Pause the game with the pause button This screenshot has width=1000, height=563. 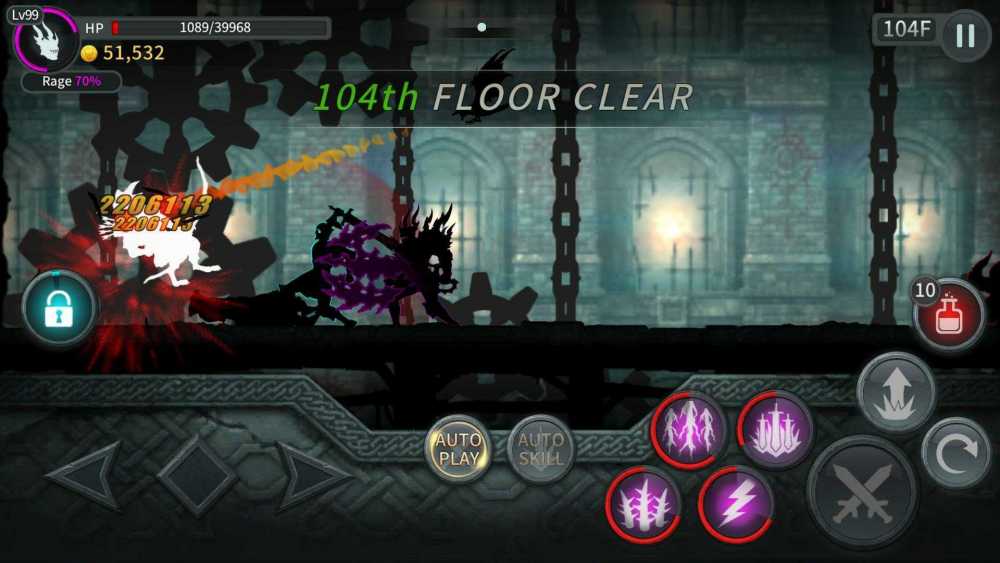pyautogui.click(x=965, y=35)
